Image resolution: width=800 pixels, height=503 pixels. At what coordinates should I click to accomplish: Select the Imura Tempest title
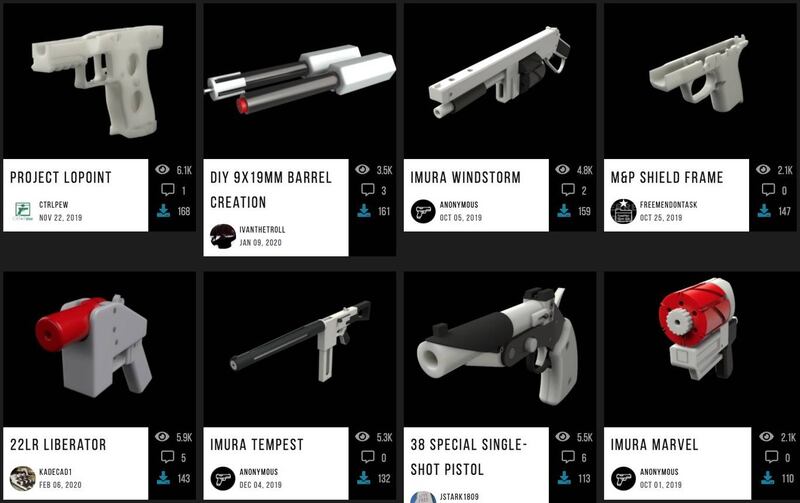[259, 444]
